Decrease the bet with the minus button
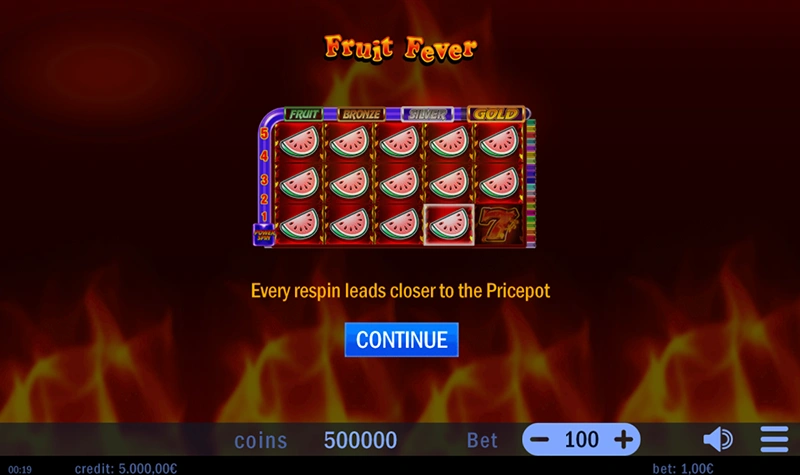This screenshot has width=800, height=475. point(540,440)
